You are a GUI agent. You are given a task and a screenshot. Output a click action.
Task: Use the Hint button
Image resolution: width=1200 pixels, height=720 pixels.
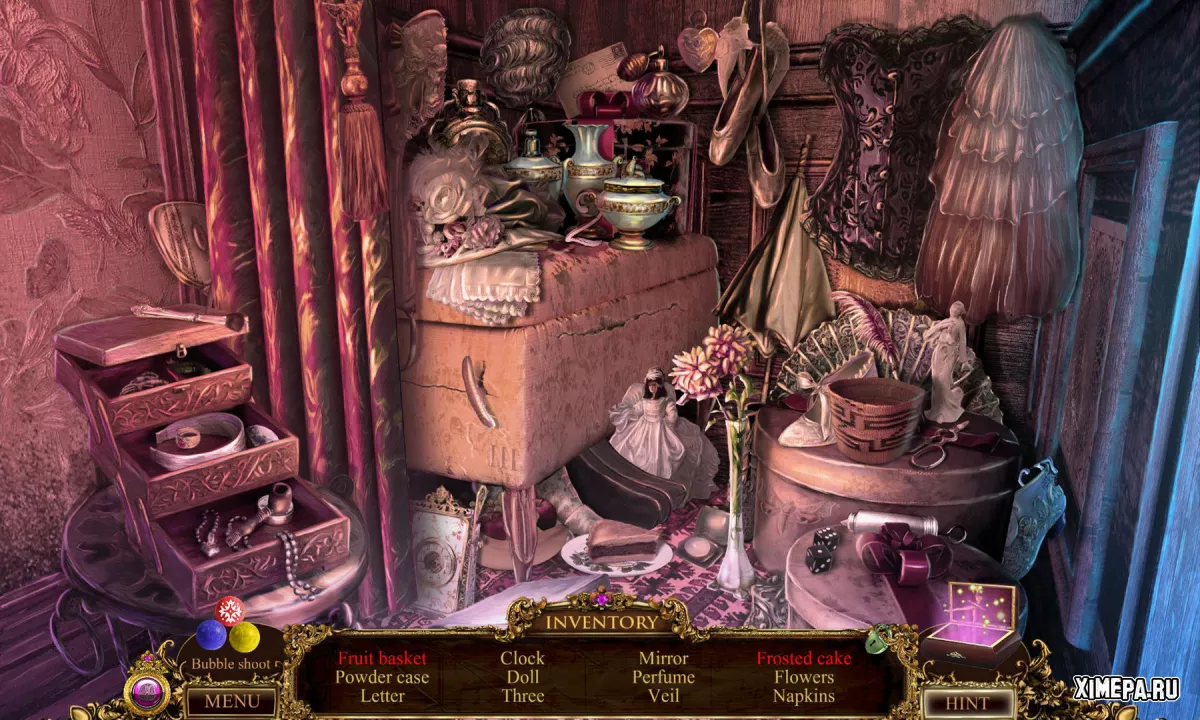point(967,702)
